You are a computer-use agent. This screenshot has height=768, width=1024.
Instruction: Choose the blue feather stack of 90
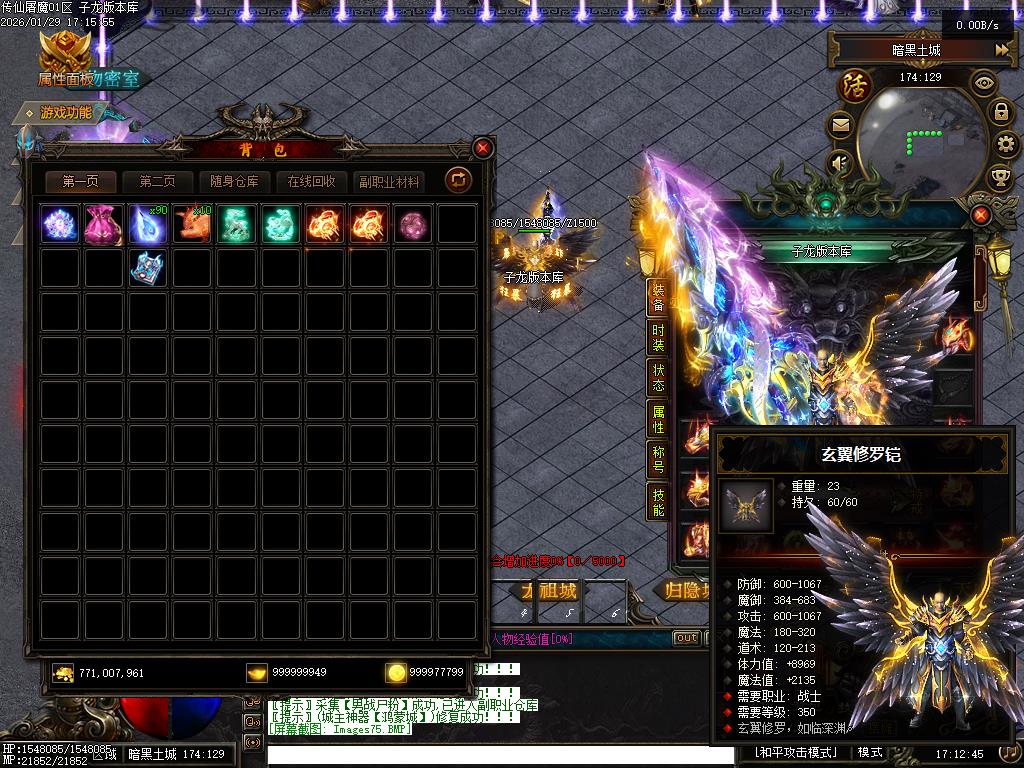pos(147,224)
